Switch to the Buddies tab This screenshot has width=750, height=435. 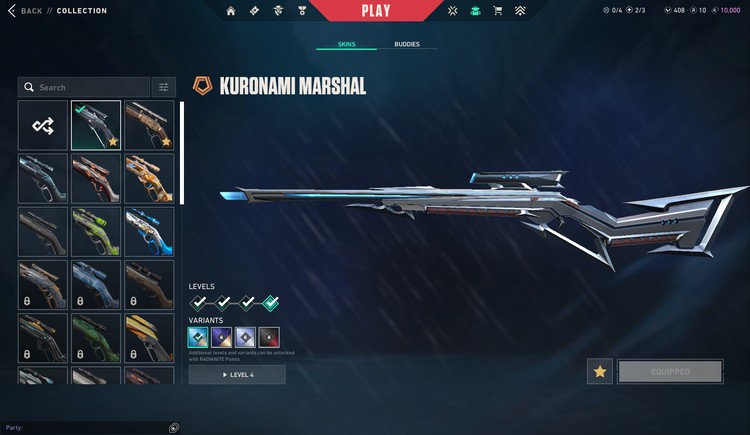coord(407,45)
